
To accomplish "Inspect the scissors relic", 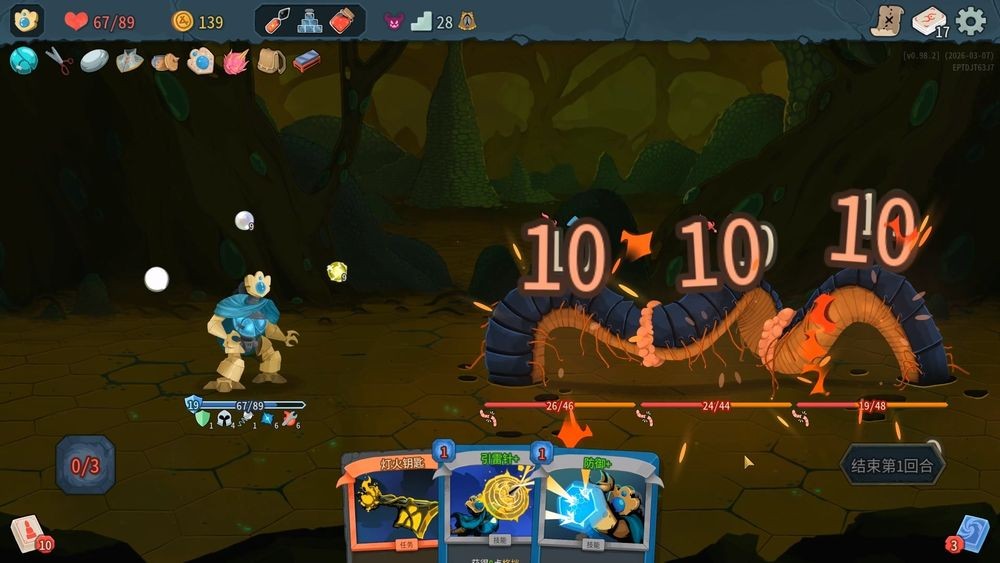I will point(60,61).
